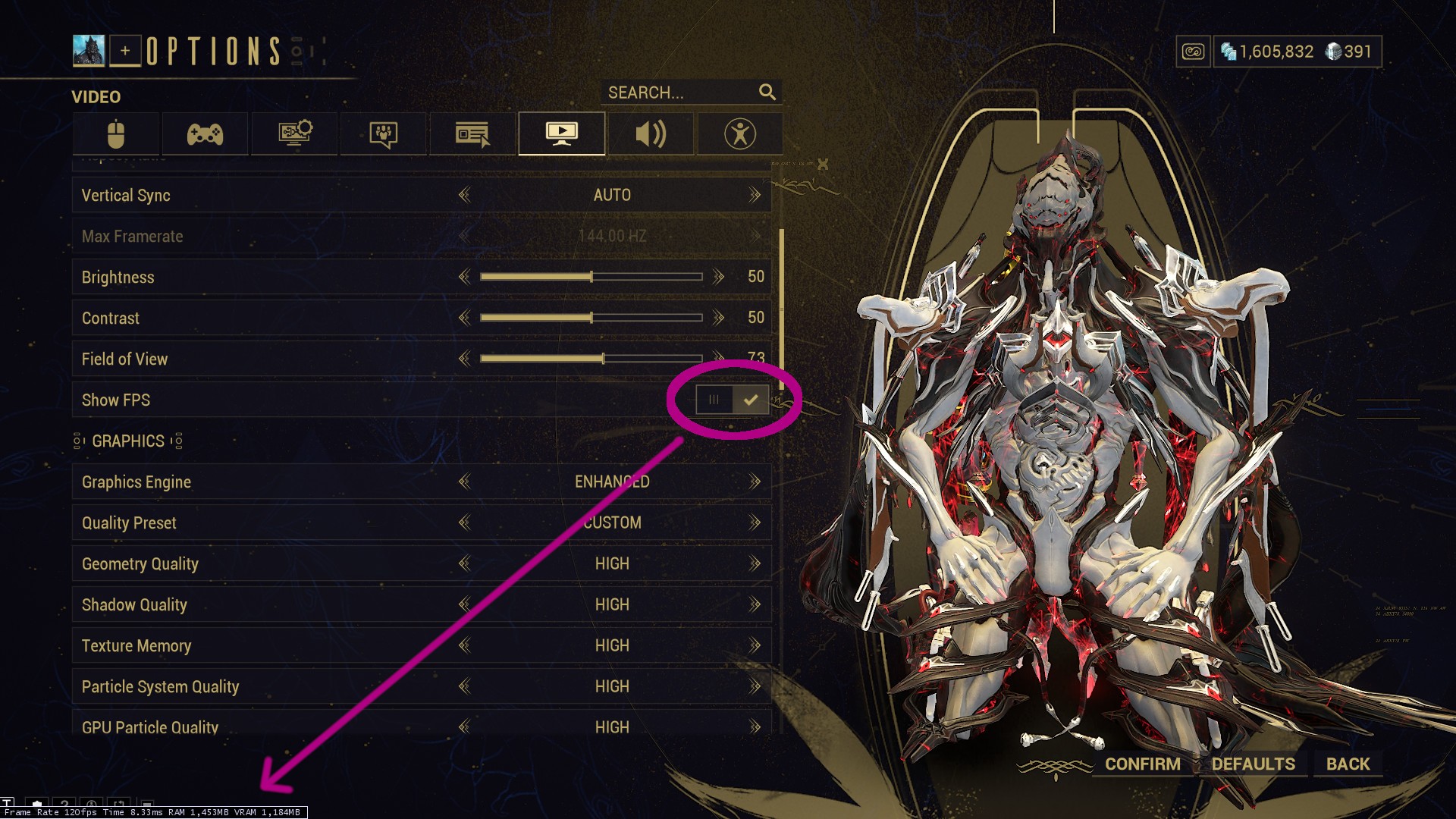Go back using the Back button
The width and height of the screenshot is (1456, 819).
[1348, 764]
